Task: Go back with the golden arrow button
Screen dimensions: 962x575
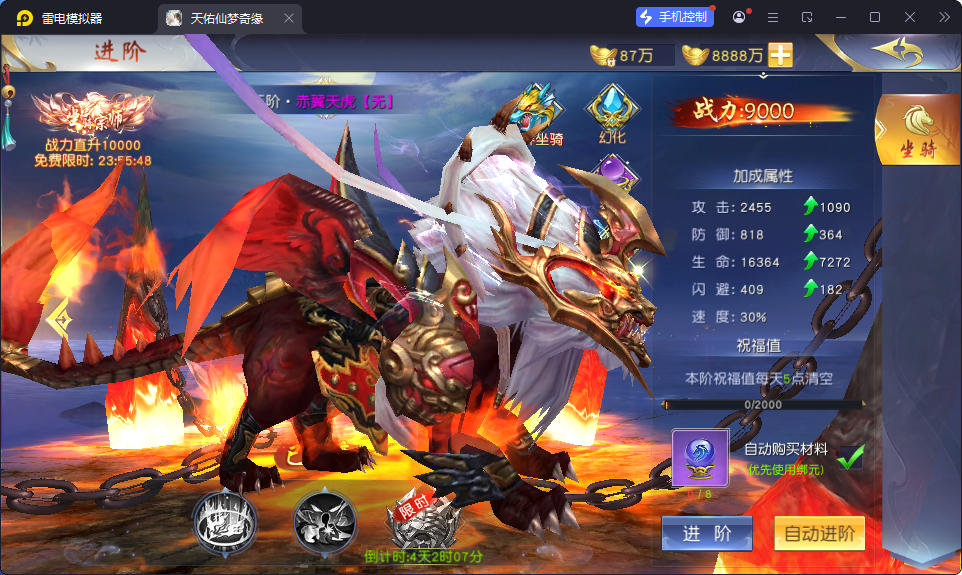Action: click(x=896, y=50)
